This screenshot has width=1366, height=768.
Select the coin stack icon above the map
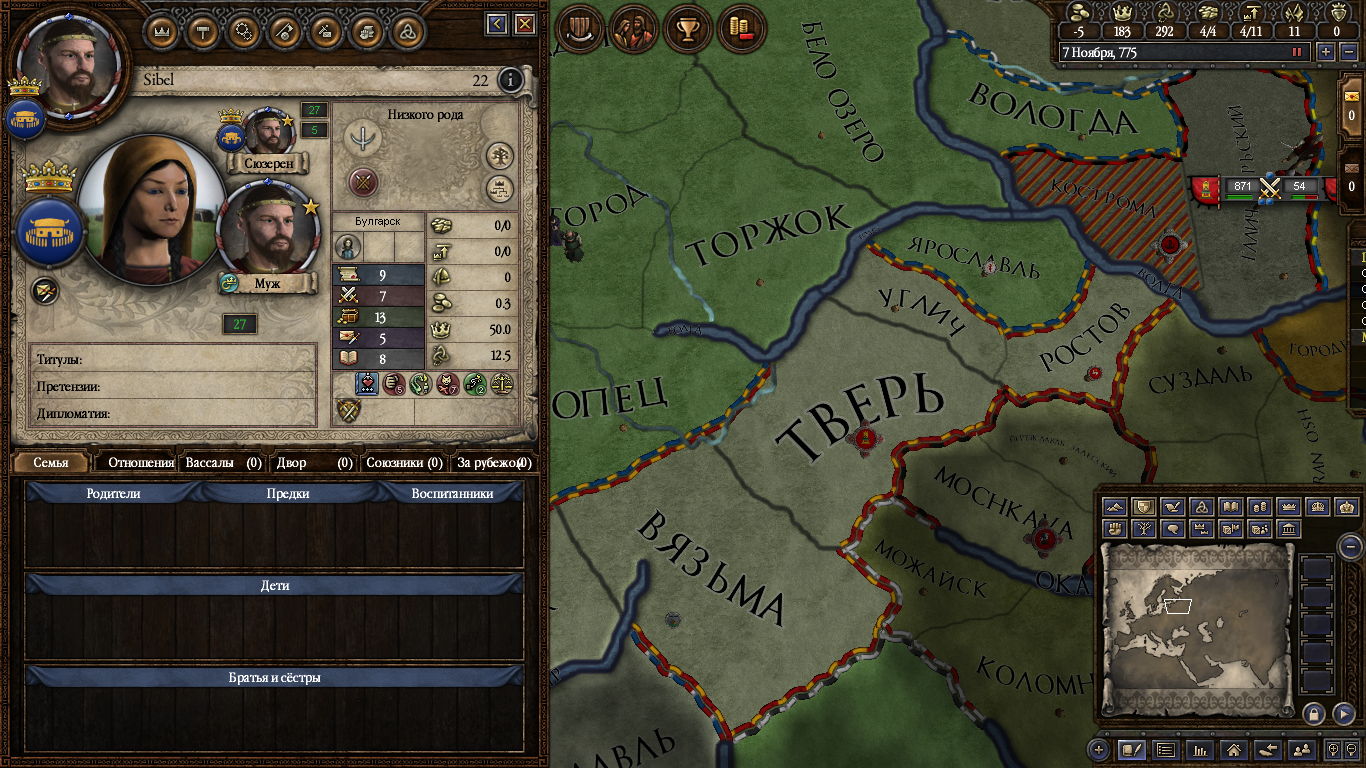(741, 29)
